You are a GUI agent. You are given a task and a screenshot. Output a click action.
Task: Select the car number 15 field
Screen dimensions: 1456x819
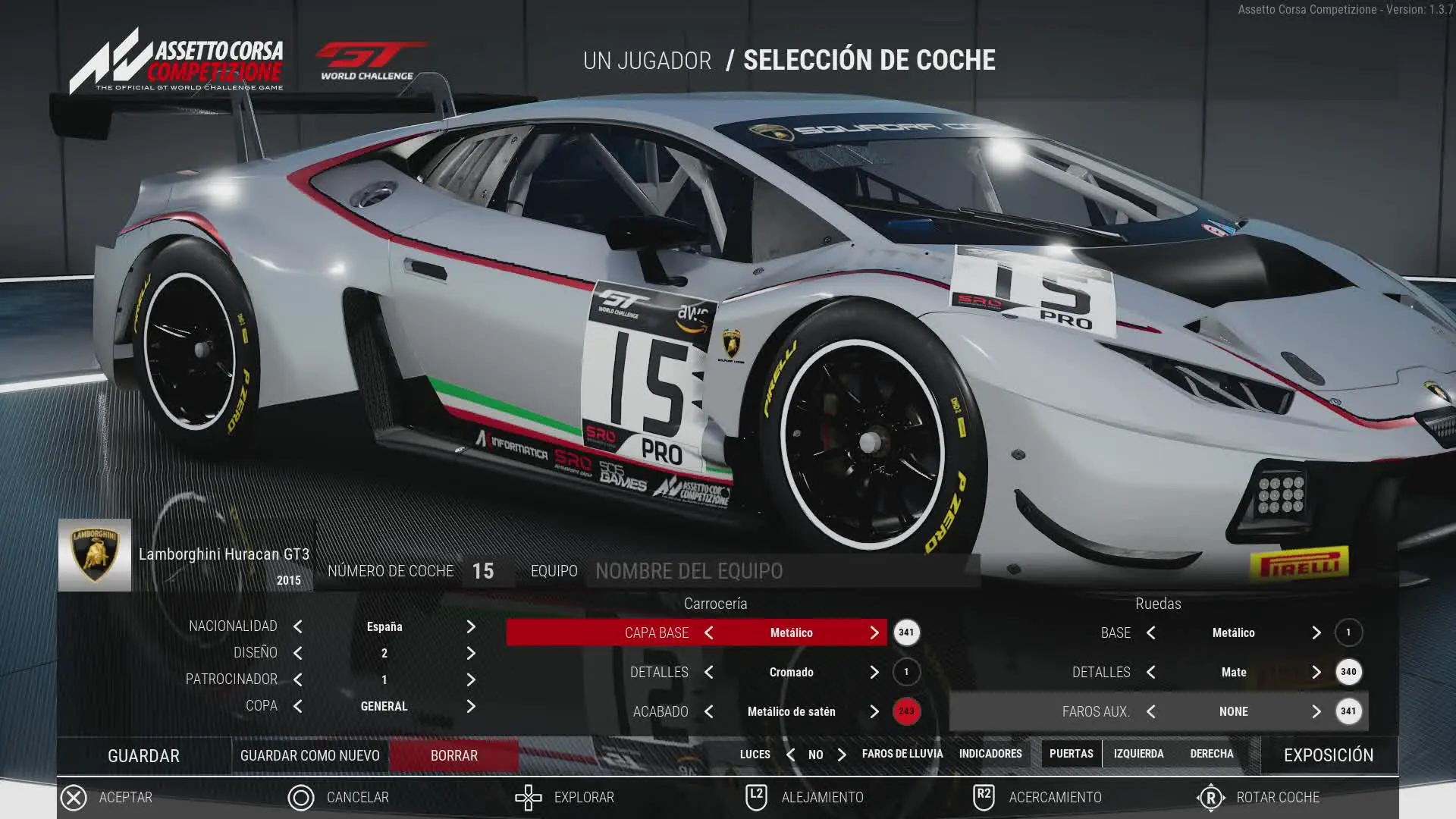click(483, 571)
